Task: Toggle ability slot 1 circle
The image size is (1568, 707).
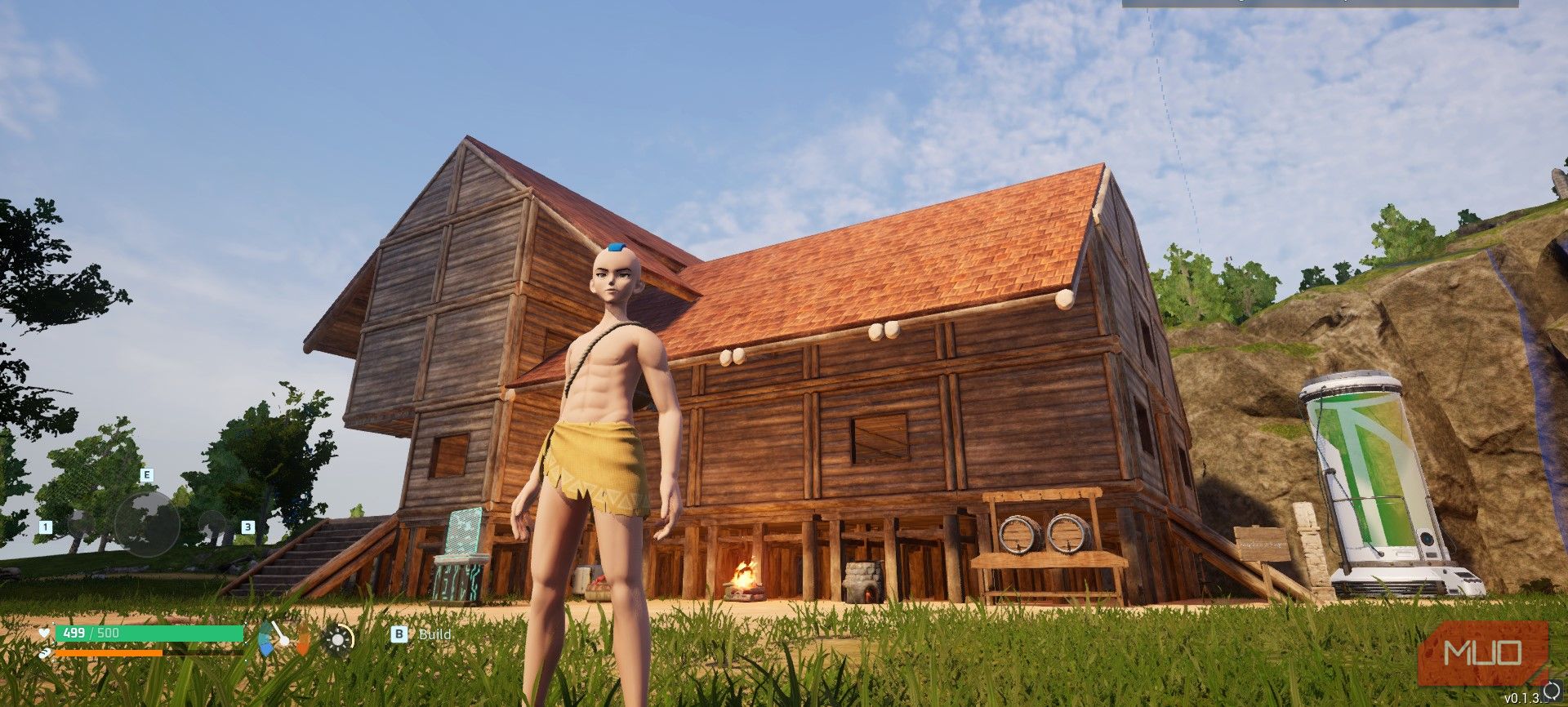Action: tap(81, 526)
